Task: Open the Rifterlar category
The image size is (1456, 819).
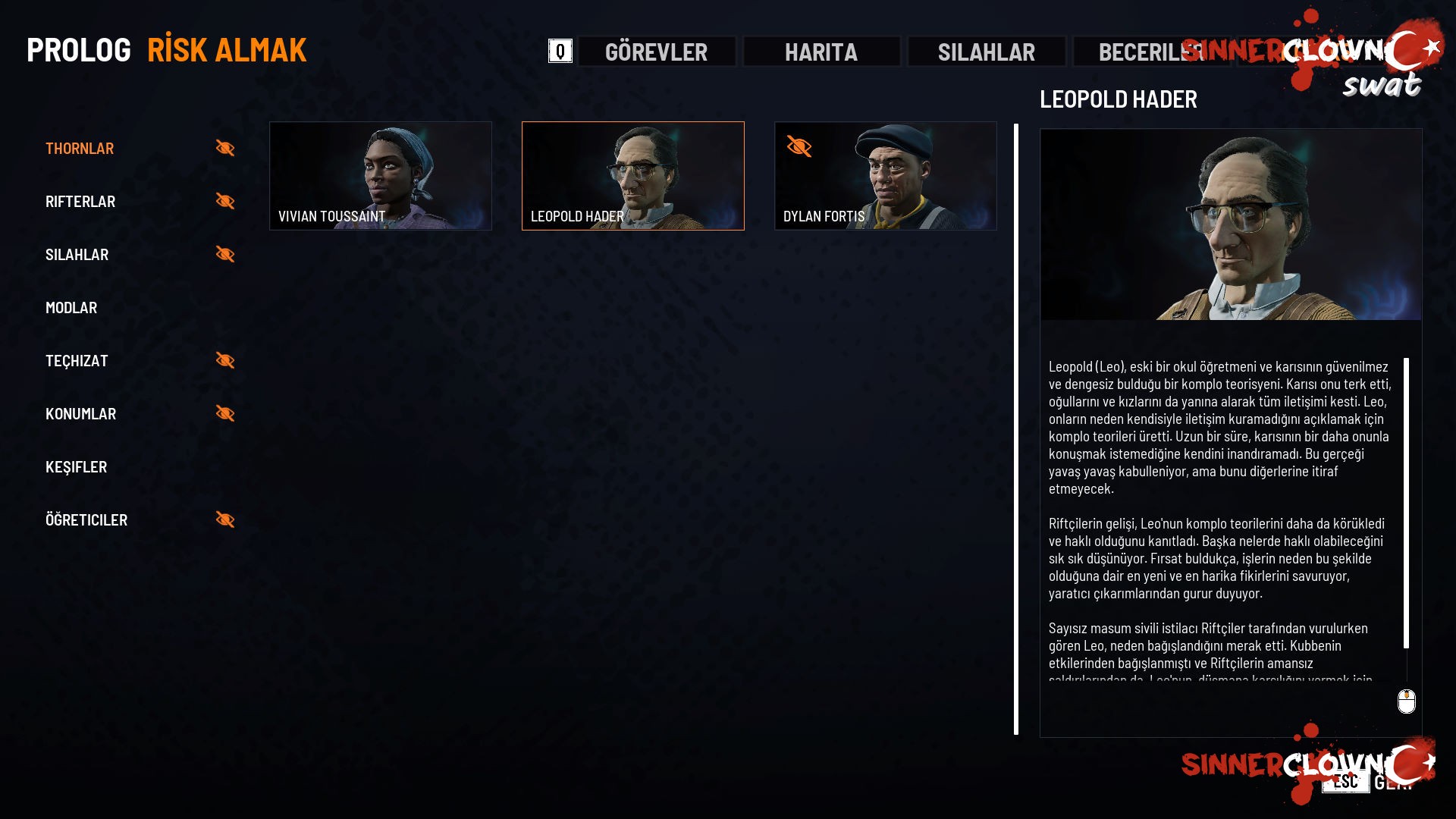Action: (80, 202)
